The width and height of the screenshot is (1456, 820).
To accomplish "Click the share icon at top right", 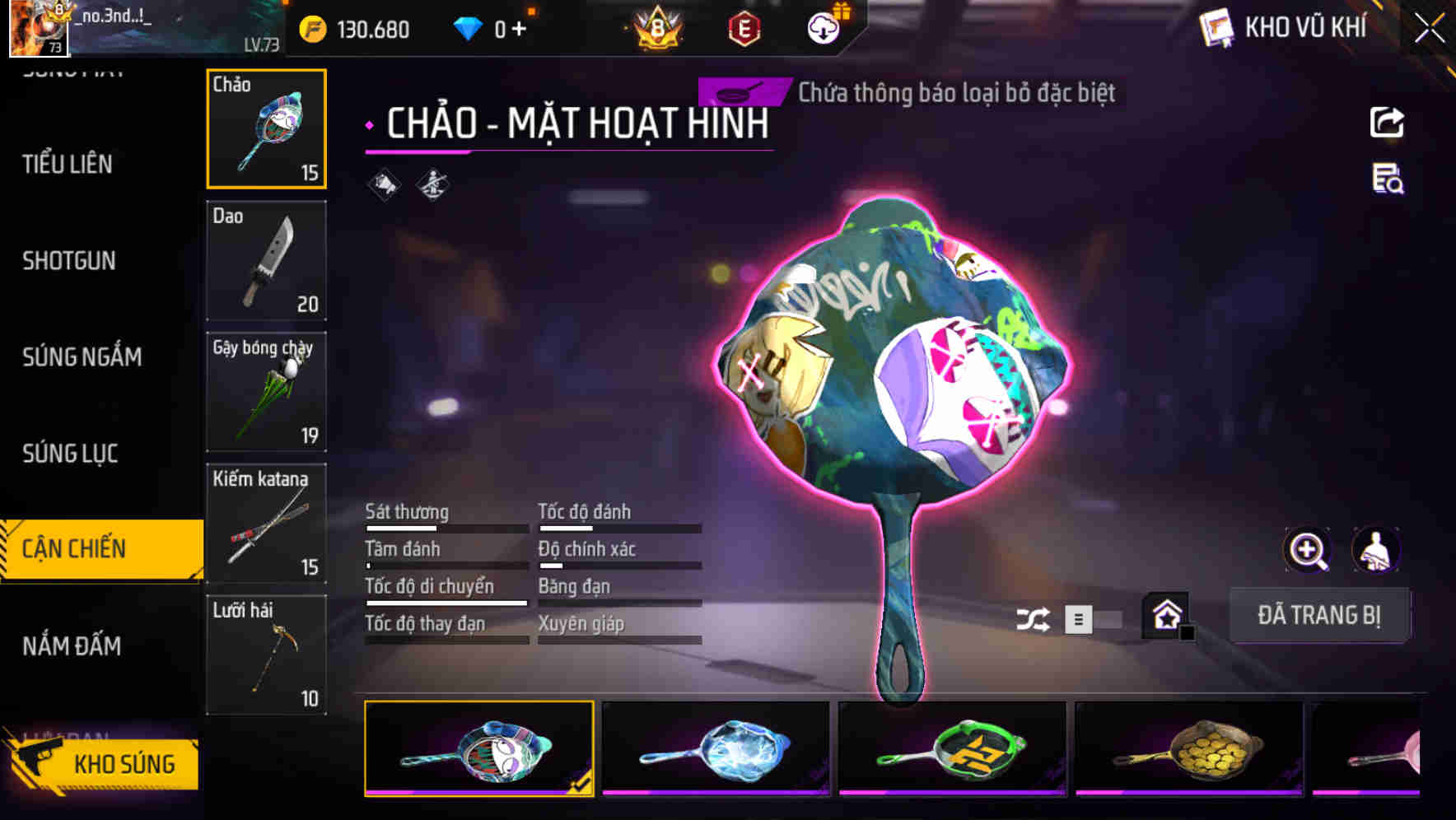I will 1388,122.
